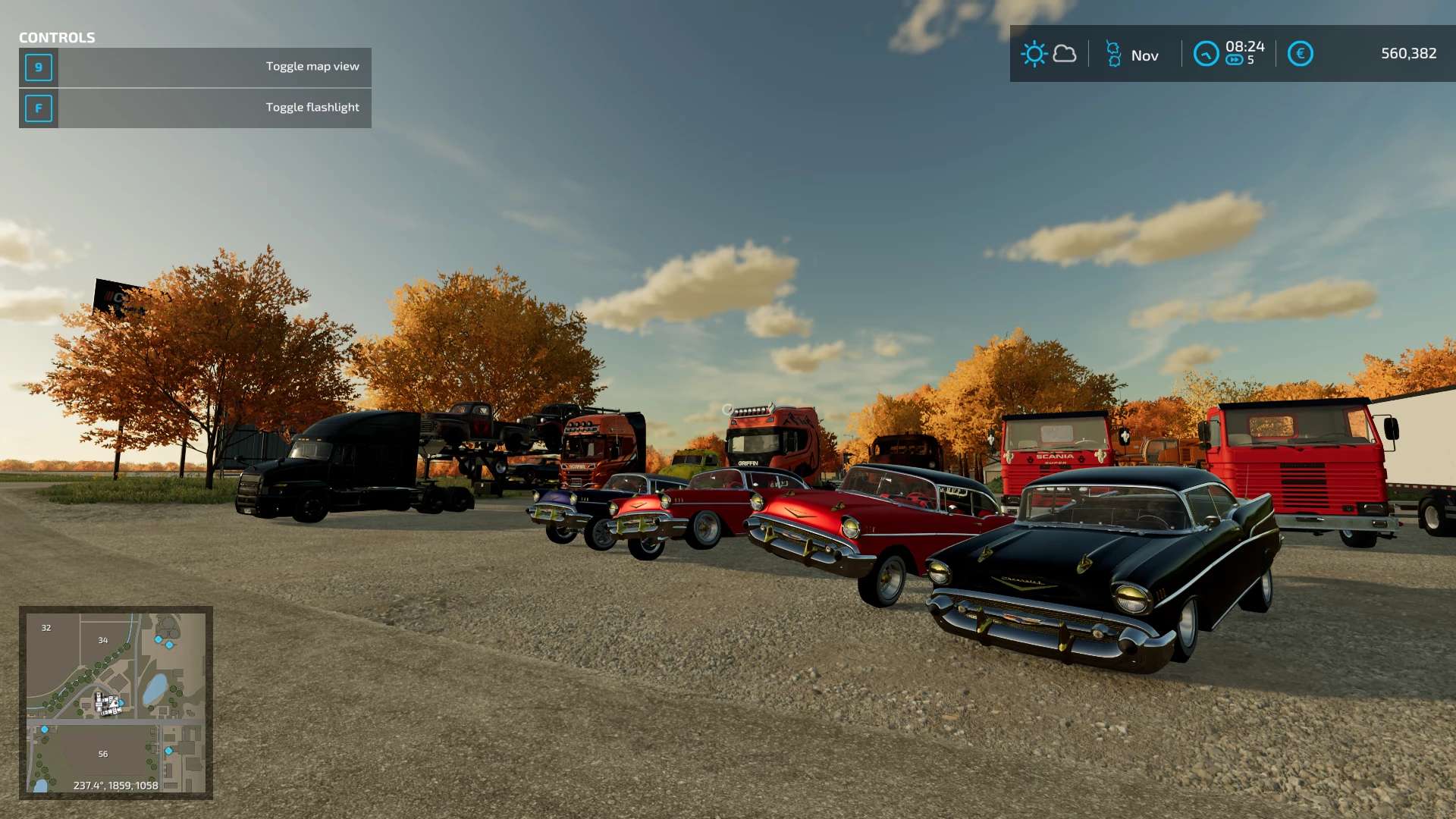Click the euro currency icon
Image resolution: width=1456 pixels, height=819 pixels.
point(1300,54)
